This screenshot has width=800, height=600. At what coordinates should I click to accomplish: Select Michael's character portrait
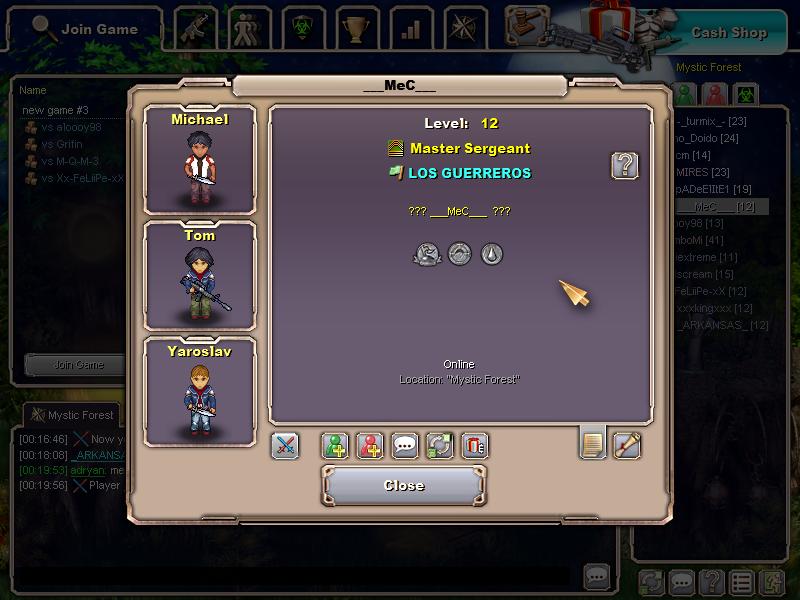[x=200, y=160]
